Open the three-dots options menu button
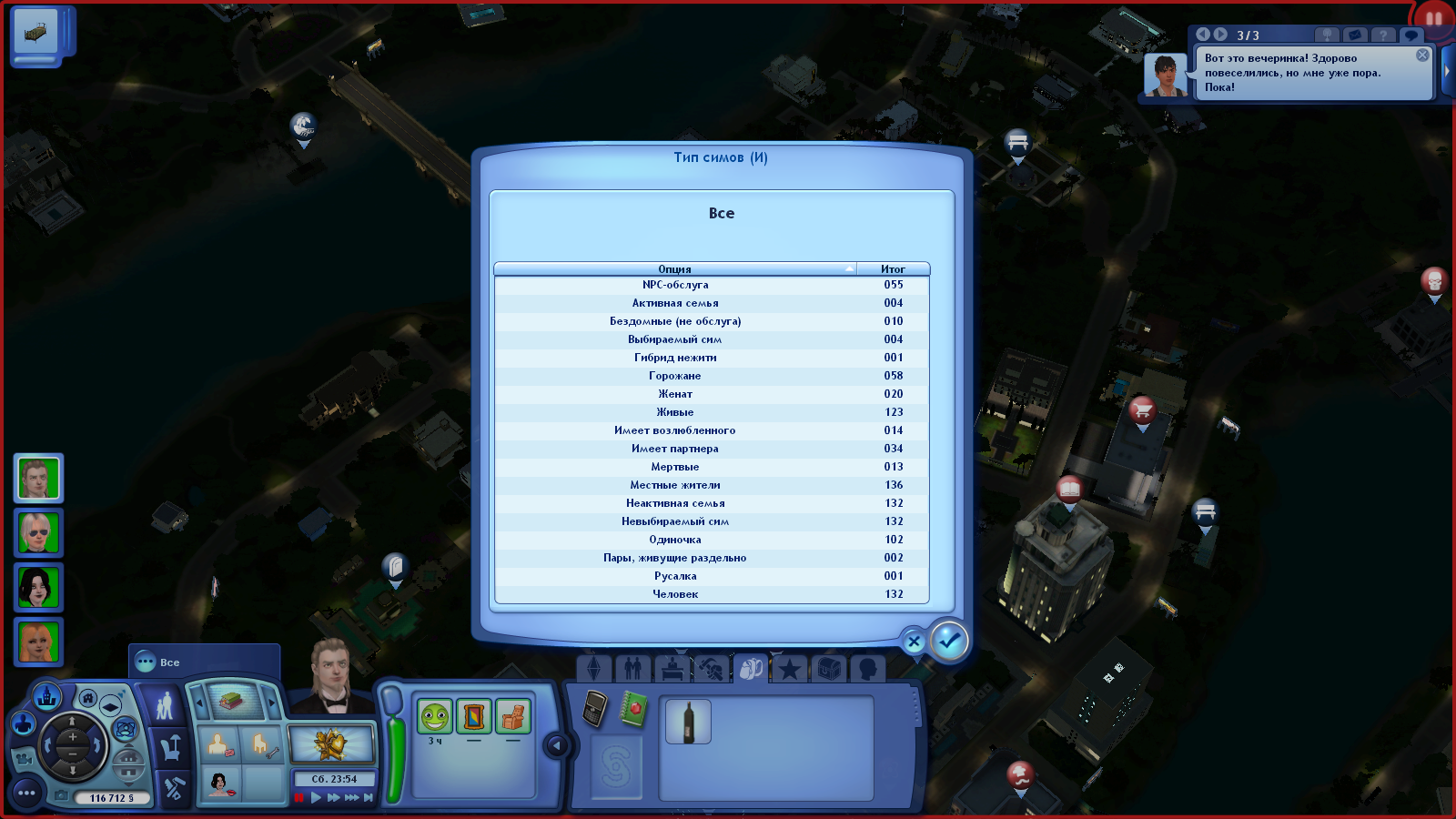Image resolution: width=1456 pixels, height=819 pixels. tap(26, 793)
